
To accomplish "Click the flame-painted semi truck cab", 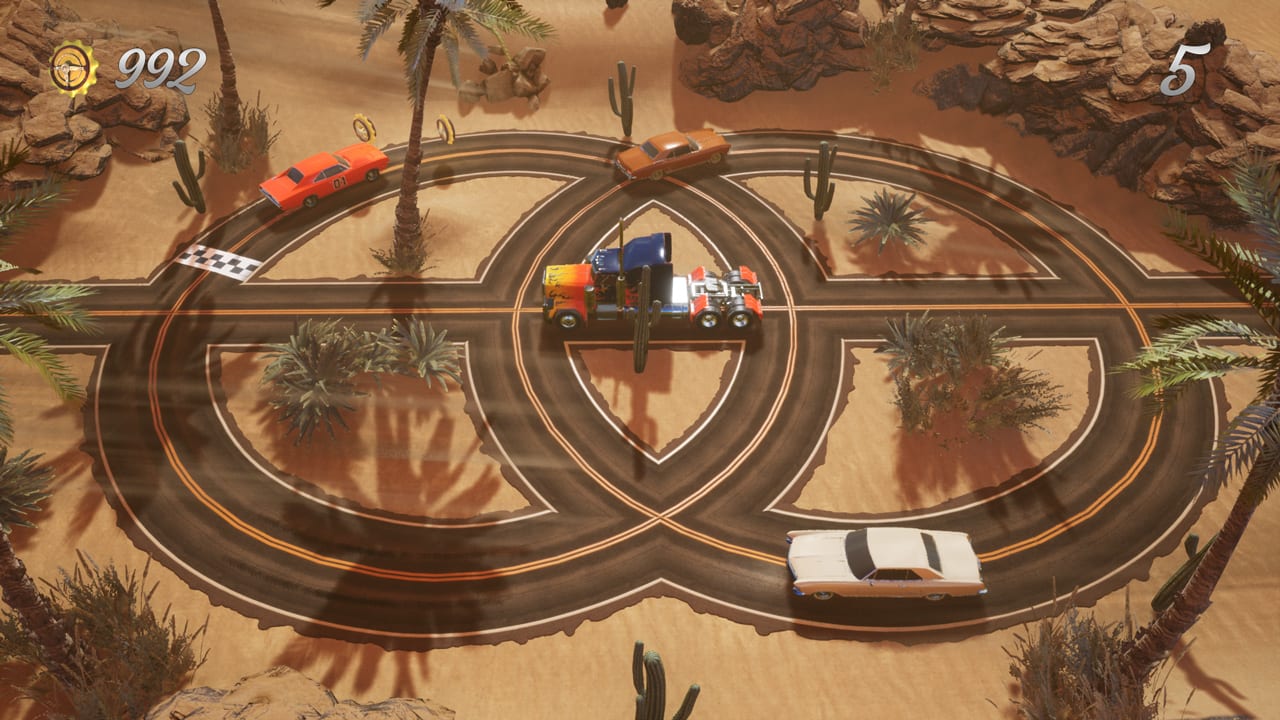I will (x=580, y=295).
